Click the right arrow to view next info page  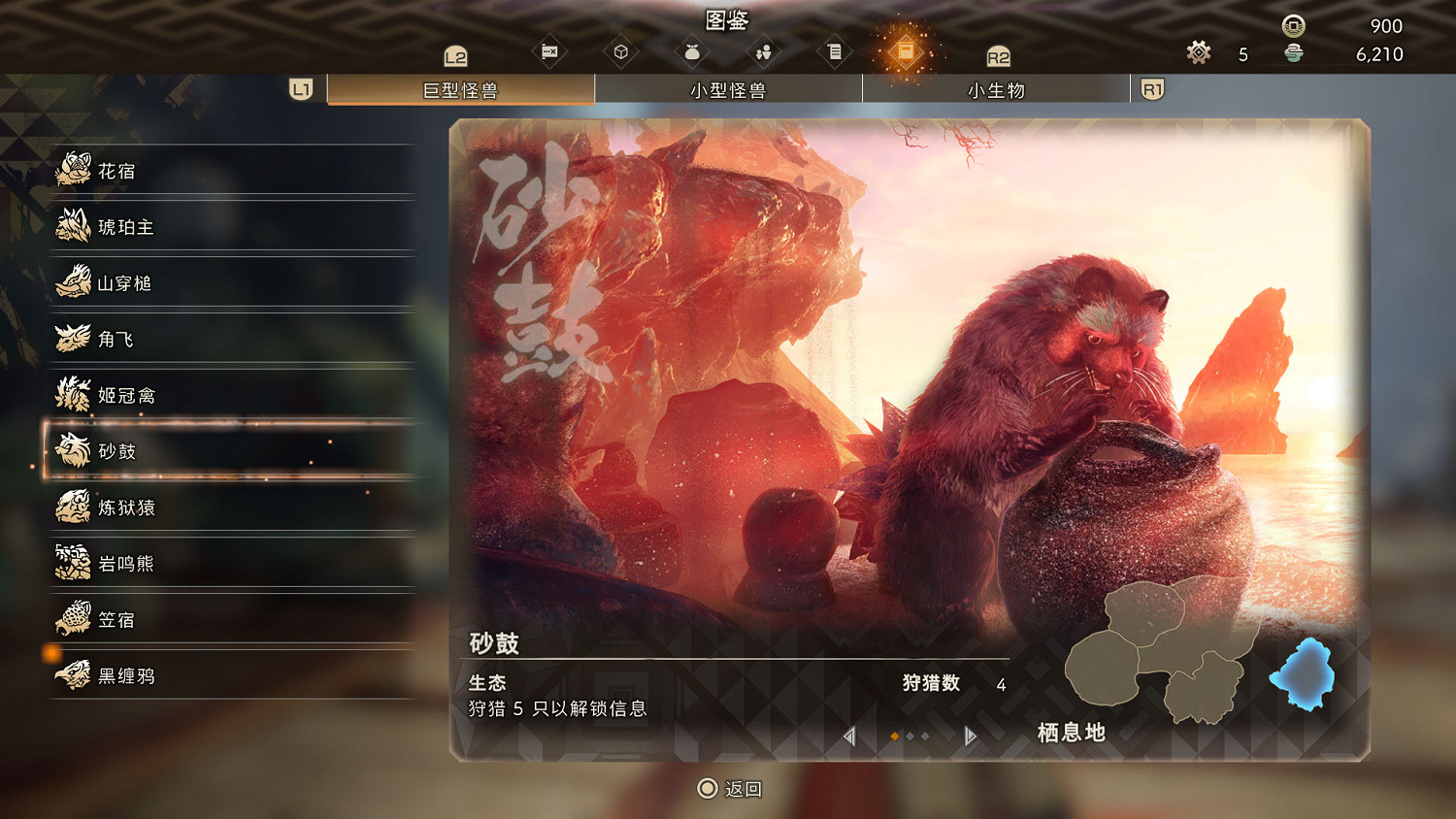click(968, 737)
